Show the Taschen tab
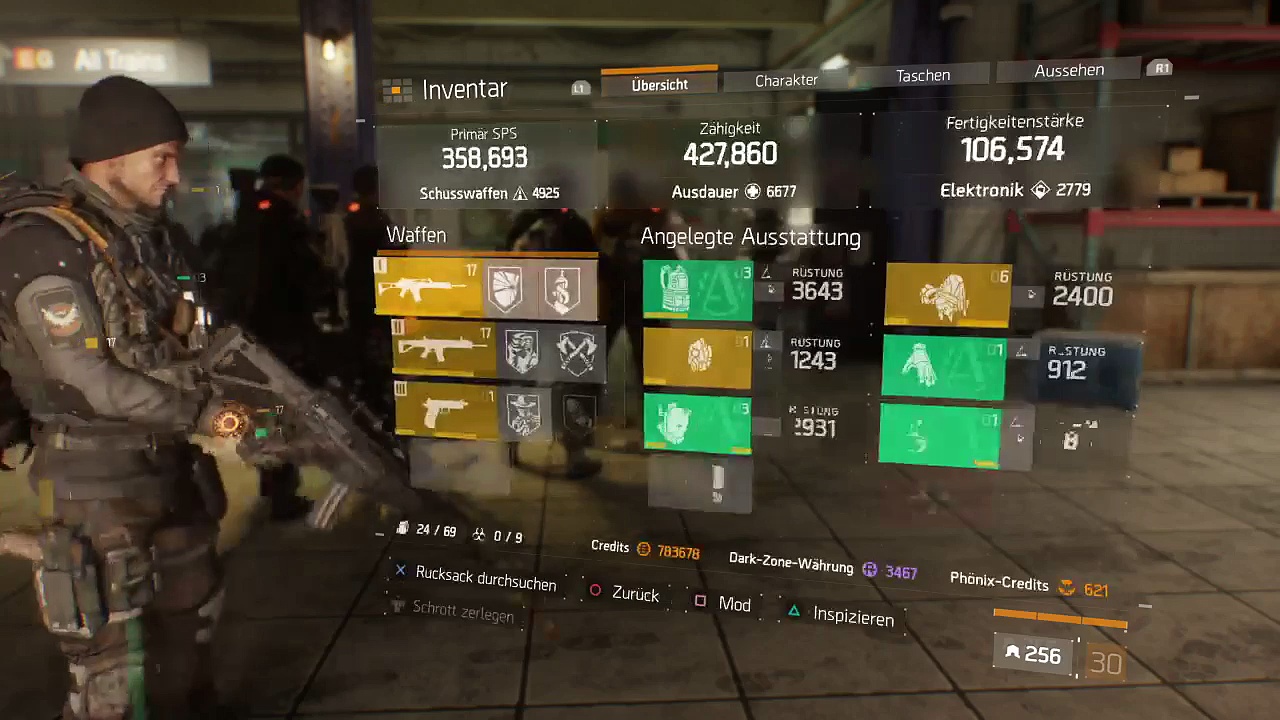Screen dimensions: 1280x720 pyautogui.click(x=922, y=75)
